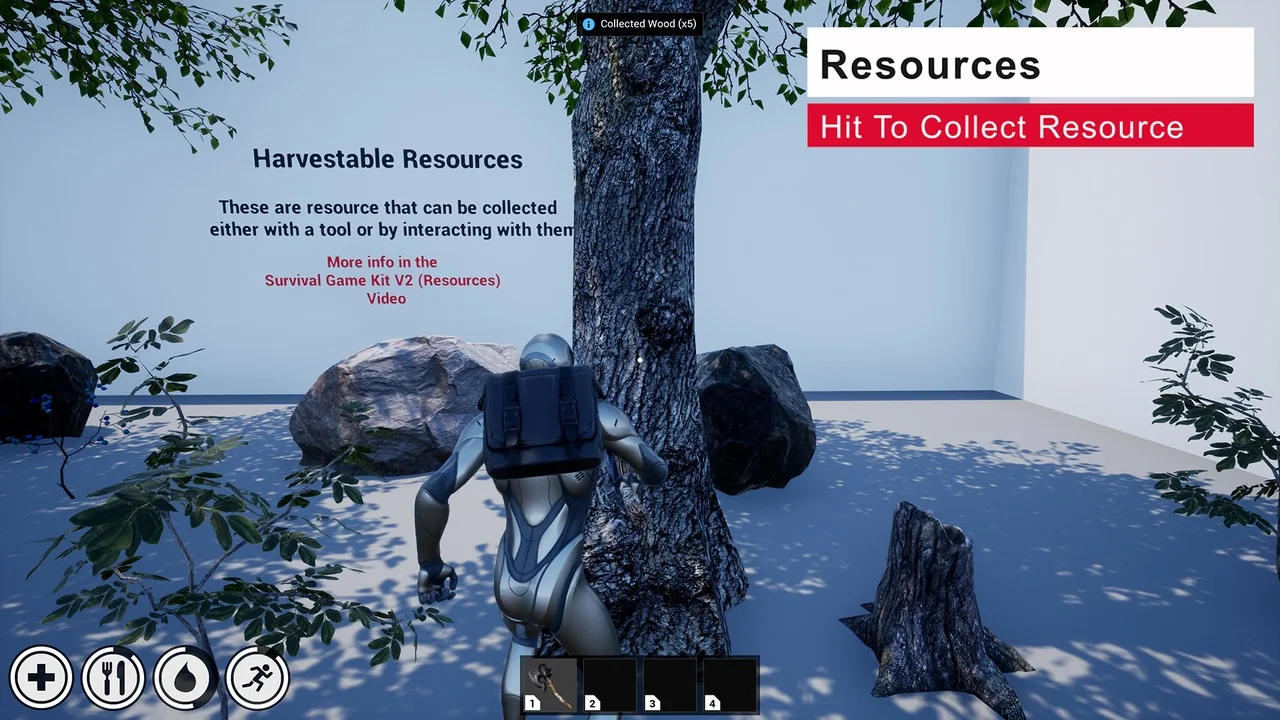The height and width of the screenshot is (720, 1280).
Task: Click the More info in the text
Action: point(382,261)
